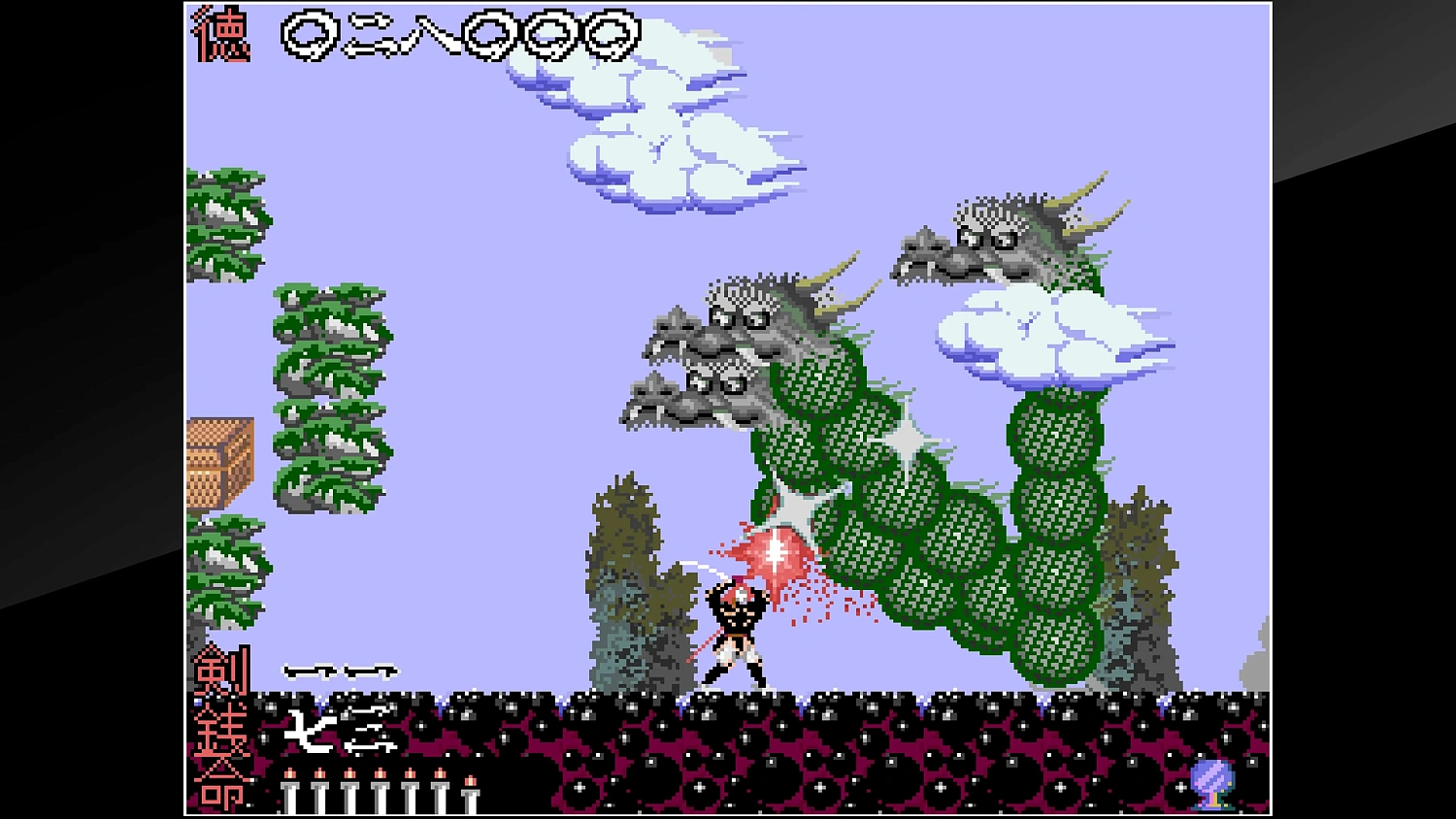Select a sword icon next to the 剣 label
1456x819 pixels.
pyautogui.click(x=311, y=670)
